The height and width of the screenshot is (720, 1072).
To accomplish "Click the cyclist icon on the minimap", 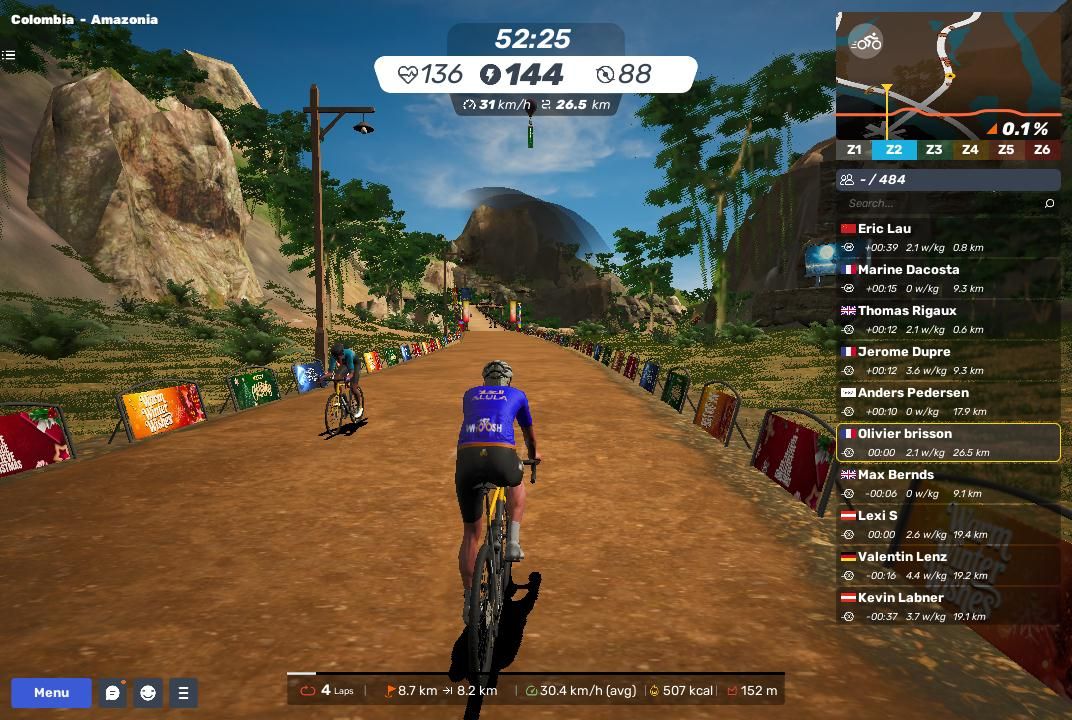I will (866, 42).
